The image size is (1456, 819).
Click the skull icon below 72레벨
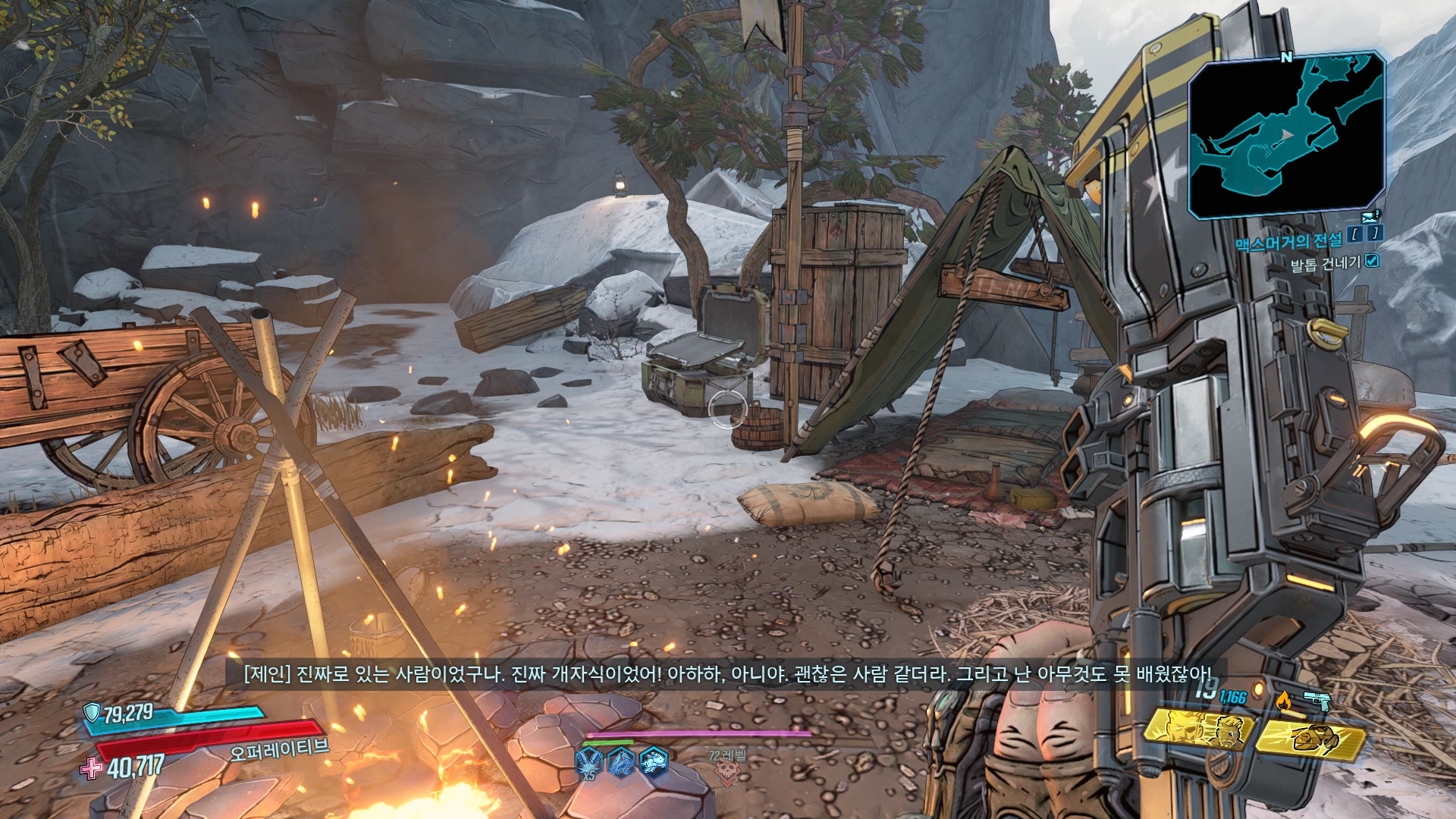point(726,772)
